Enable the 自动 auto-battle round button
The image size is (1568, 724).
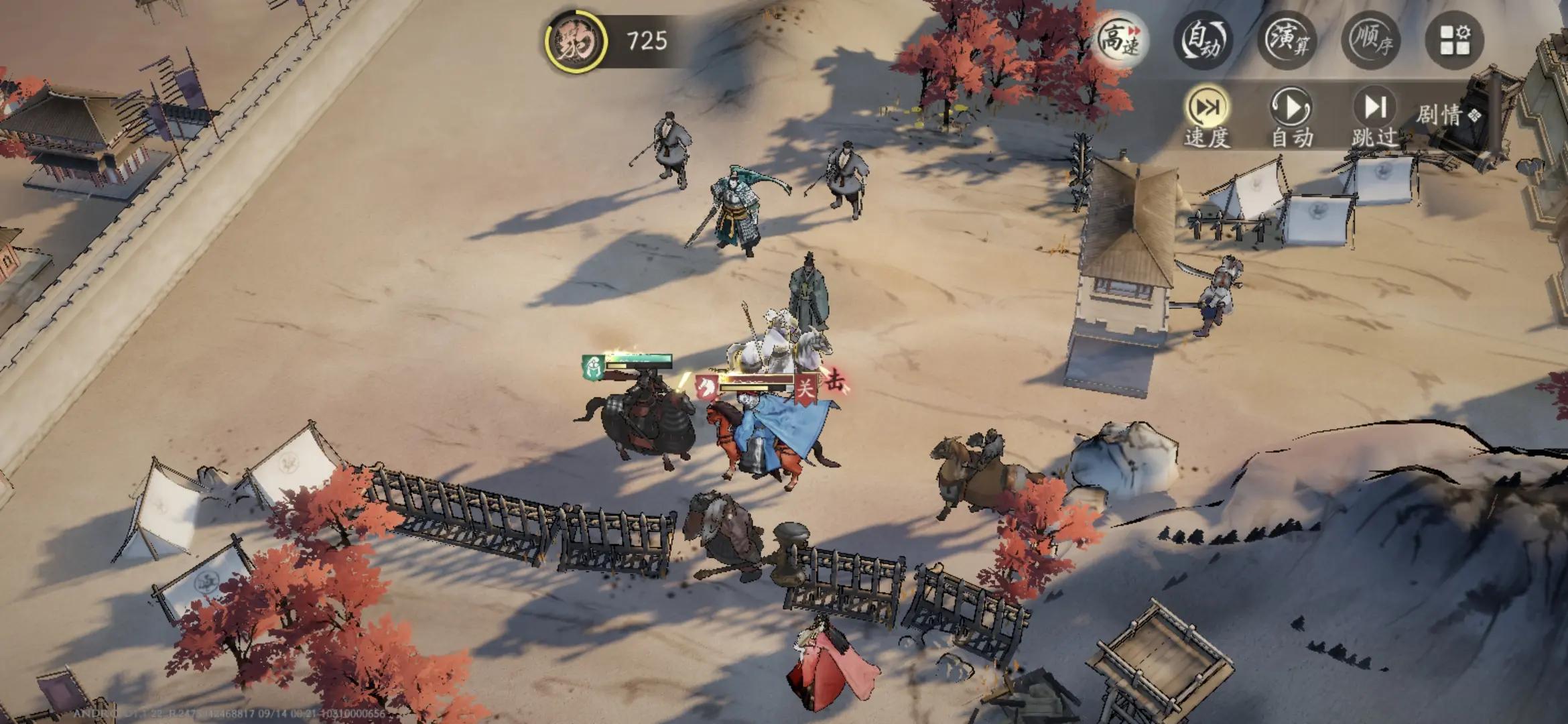point(1203,40)
